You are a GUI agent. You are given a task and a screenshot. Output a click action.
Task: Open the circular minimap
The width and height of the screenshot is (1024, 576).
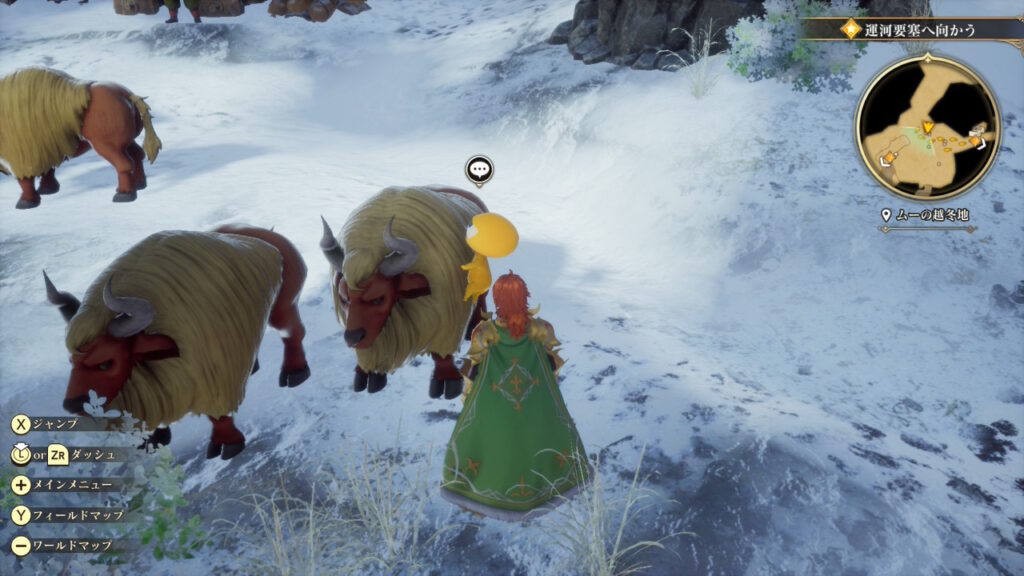tap(927, 127)
